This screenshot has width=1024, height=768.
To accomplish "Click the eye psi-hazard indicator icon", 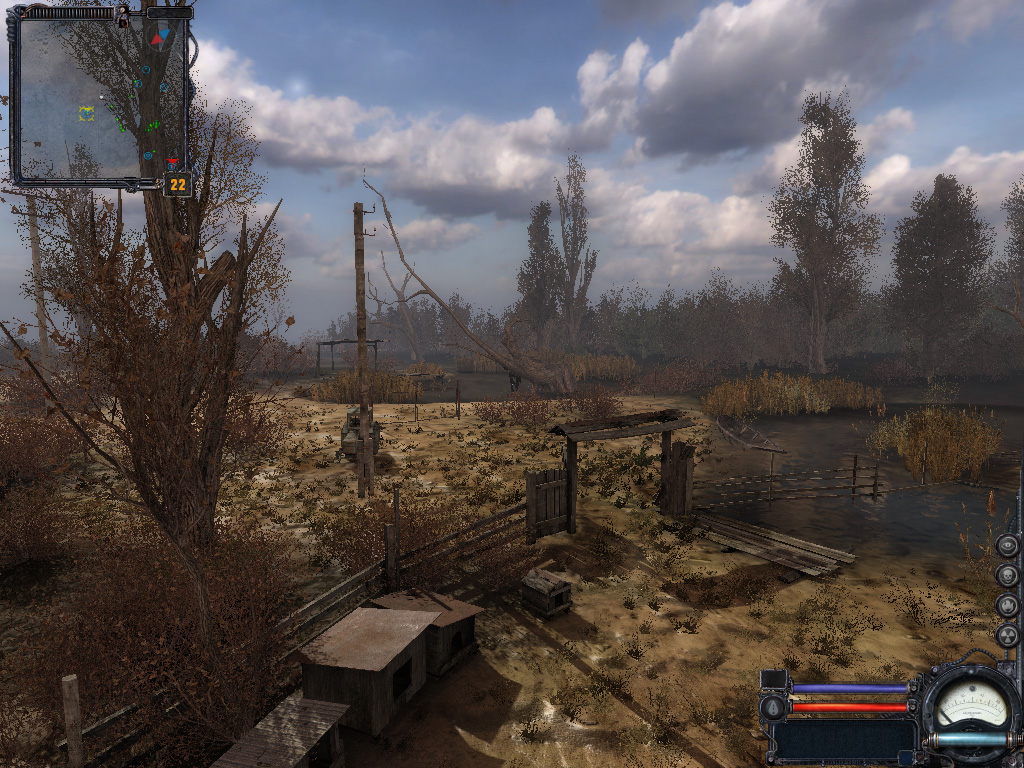I will tap(1007, 545).
